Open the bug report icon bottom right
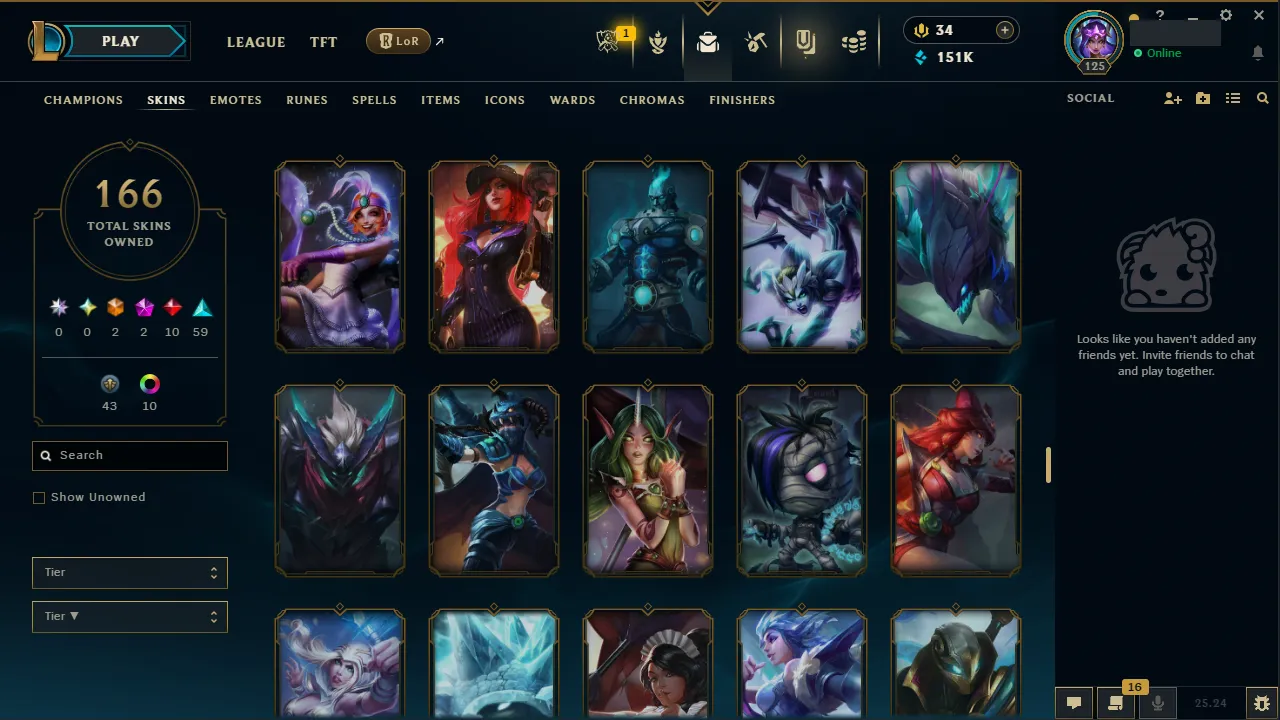This screenshot has width=1280, height=720. (1261, 703)
